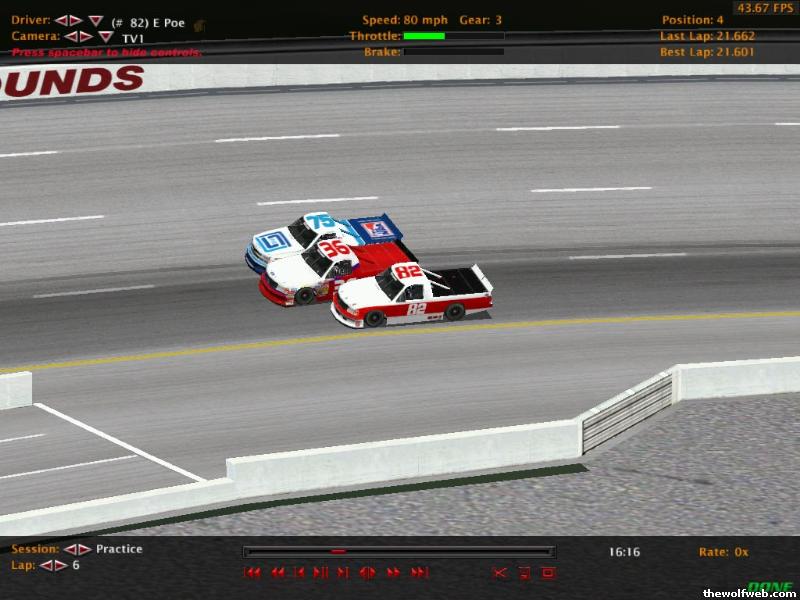Toggle replay play/pause
Image resolution: width=800 pixels, height=600 pixels.
pyautogui.click(x=321, y=573)
